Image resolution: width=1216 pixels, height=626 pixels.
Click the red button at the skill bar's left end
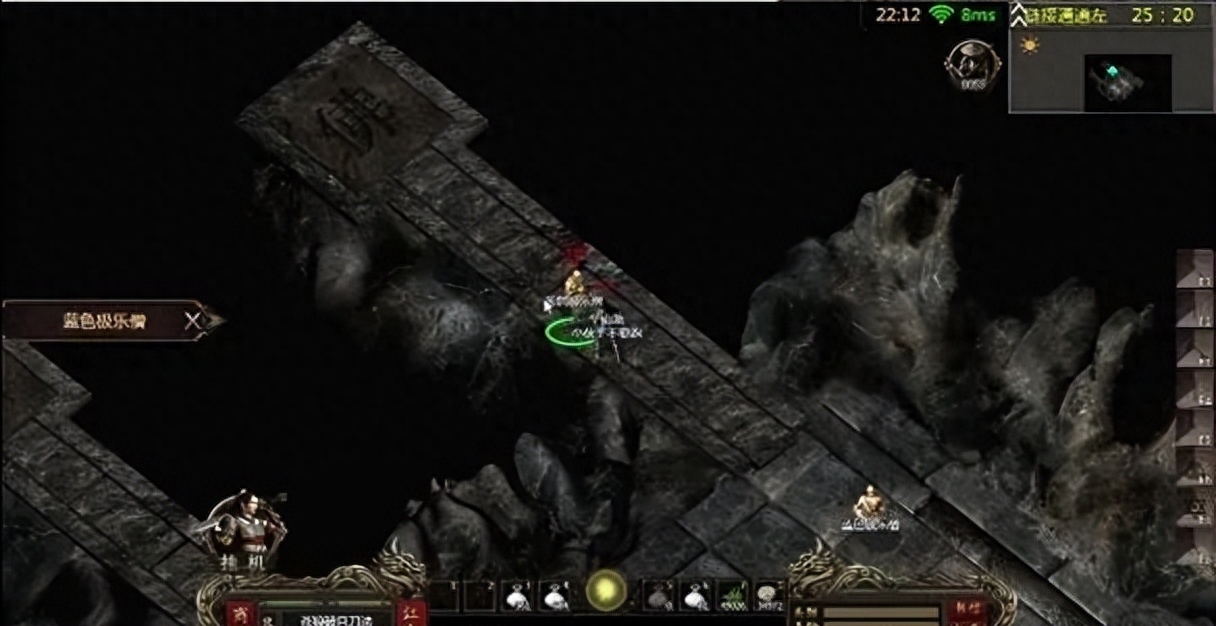[238, 613]
